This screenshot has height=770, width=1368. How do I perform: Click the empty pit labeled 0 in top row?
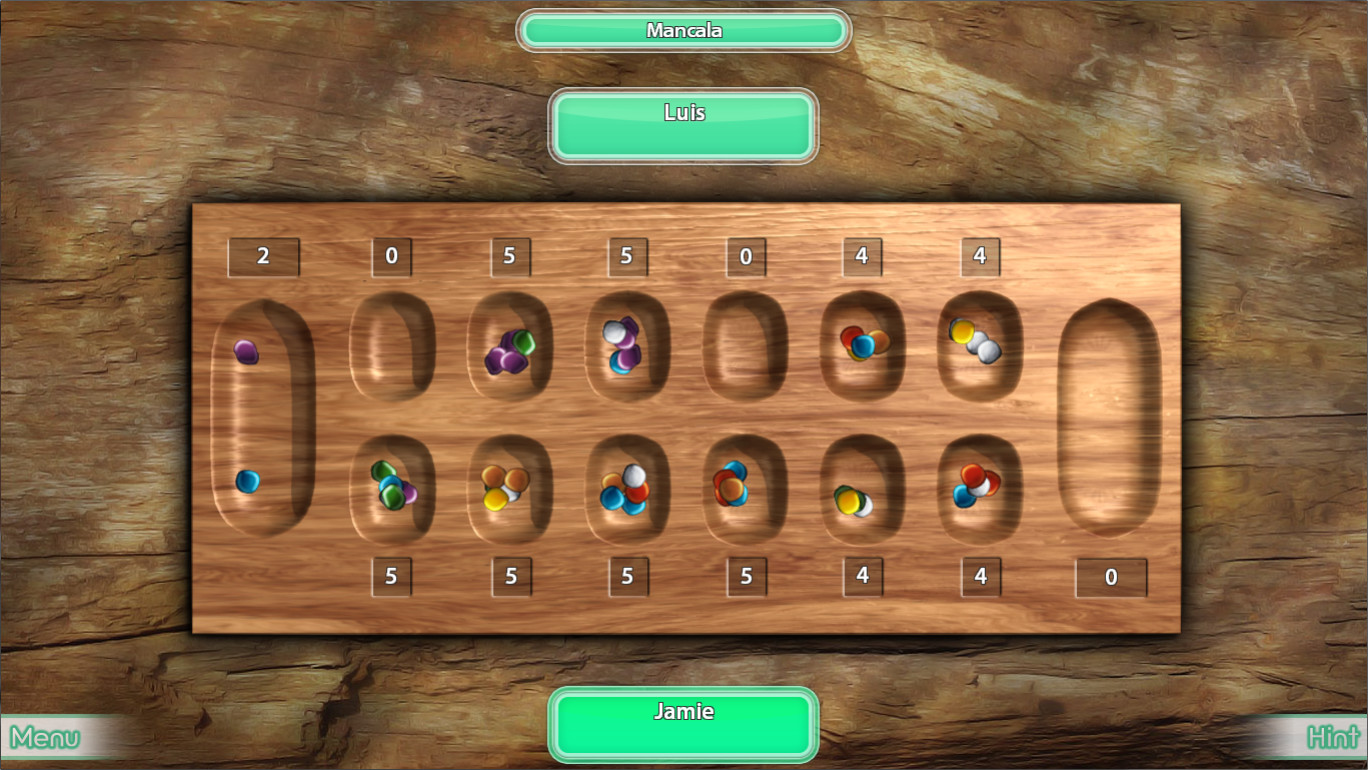coord(392,350)
